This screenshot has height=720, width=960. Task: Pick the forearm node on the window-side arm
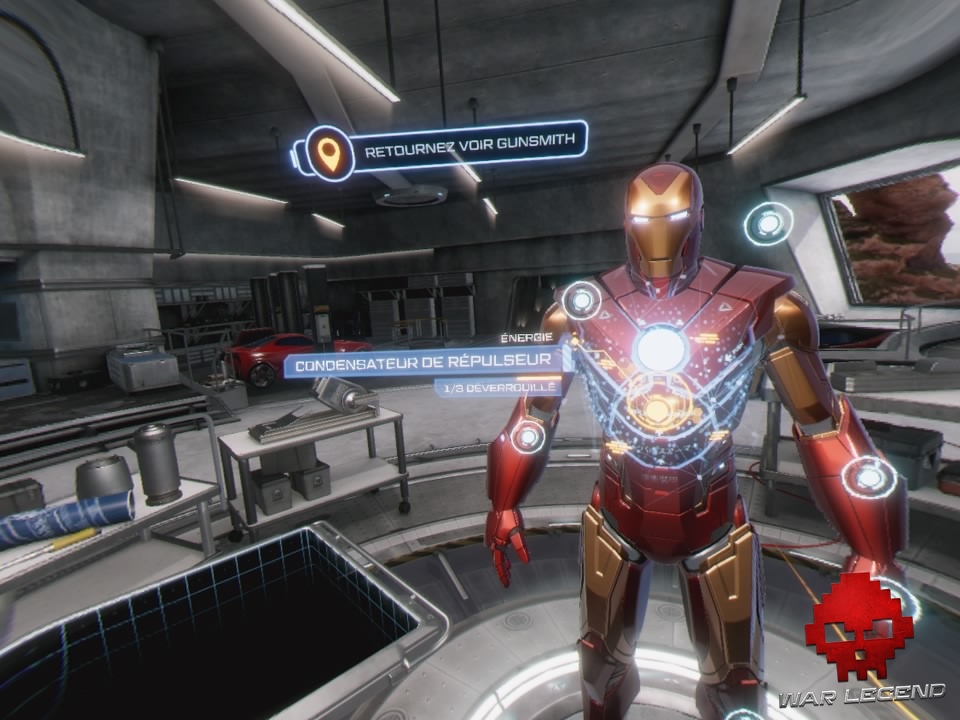(x=867, y=477)
